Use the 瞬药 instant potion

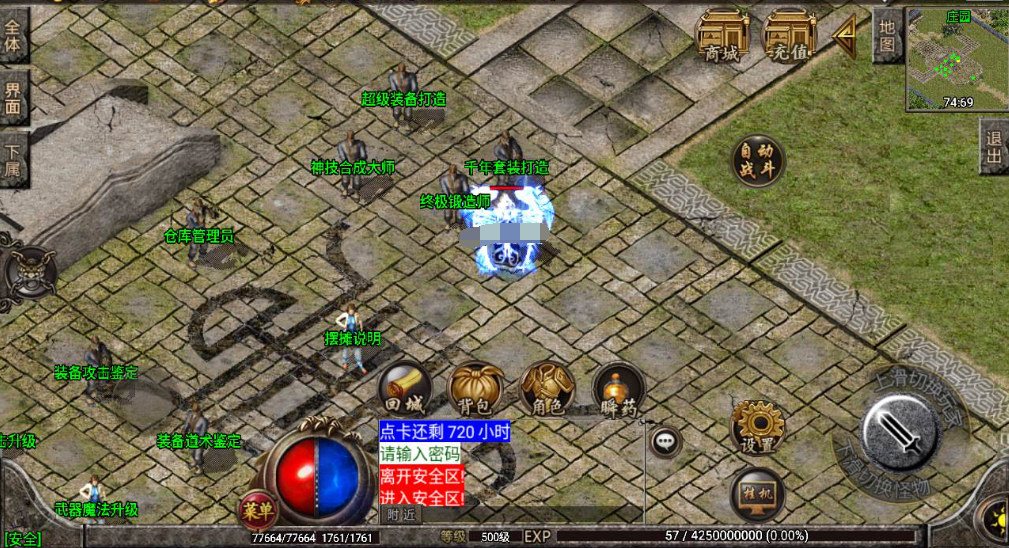pos(618,388)
